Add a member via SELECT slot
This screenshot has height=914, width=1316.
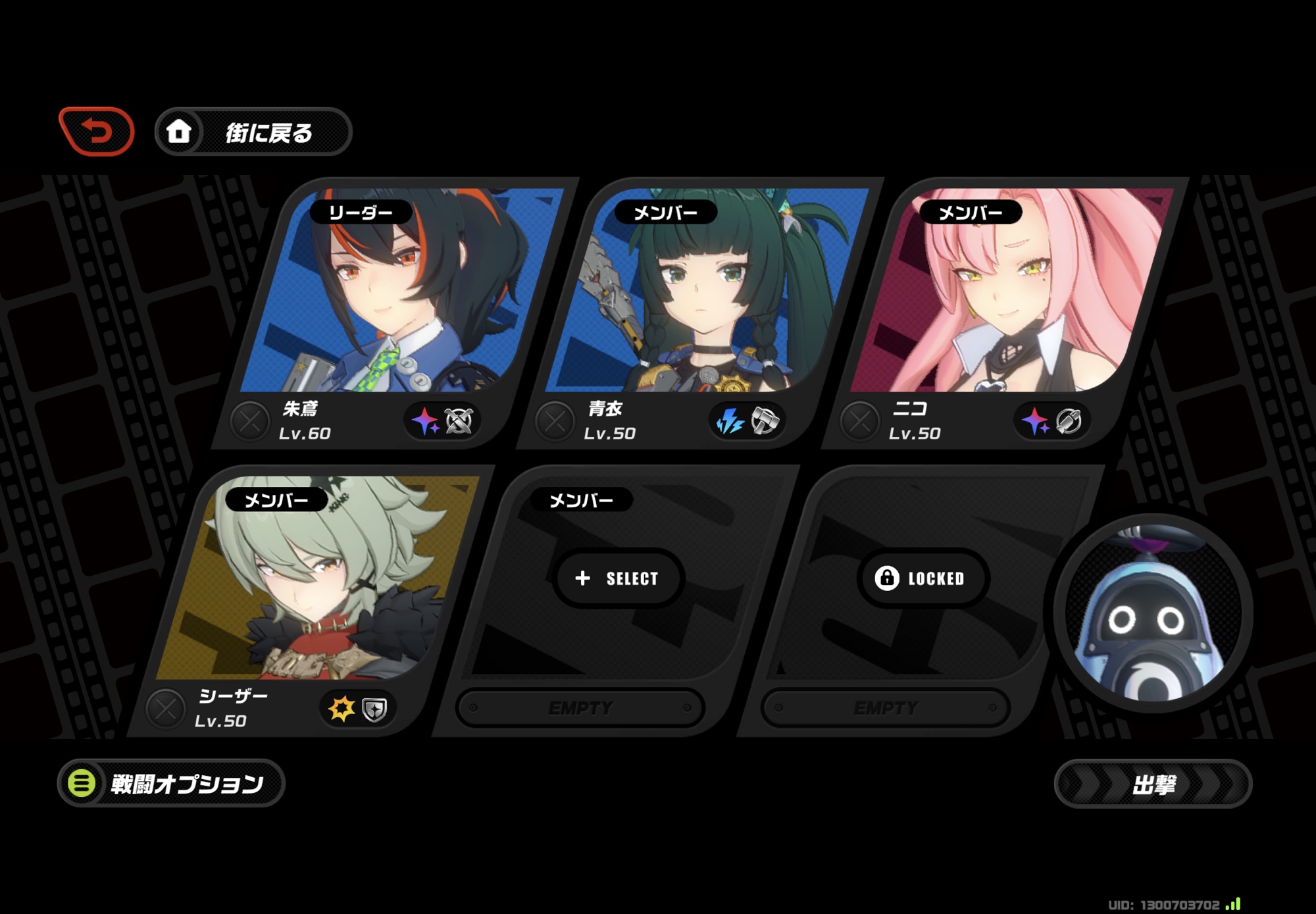618,578
